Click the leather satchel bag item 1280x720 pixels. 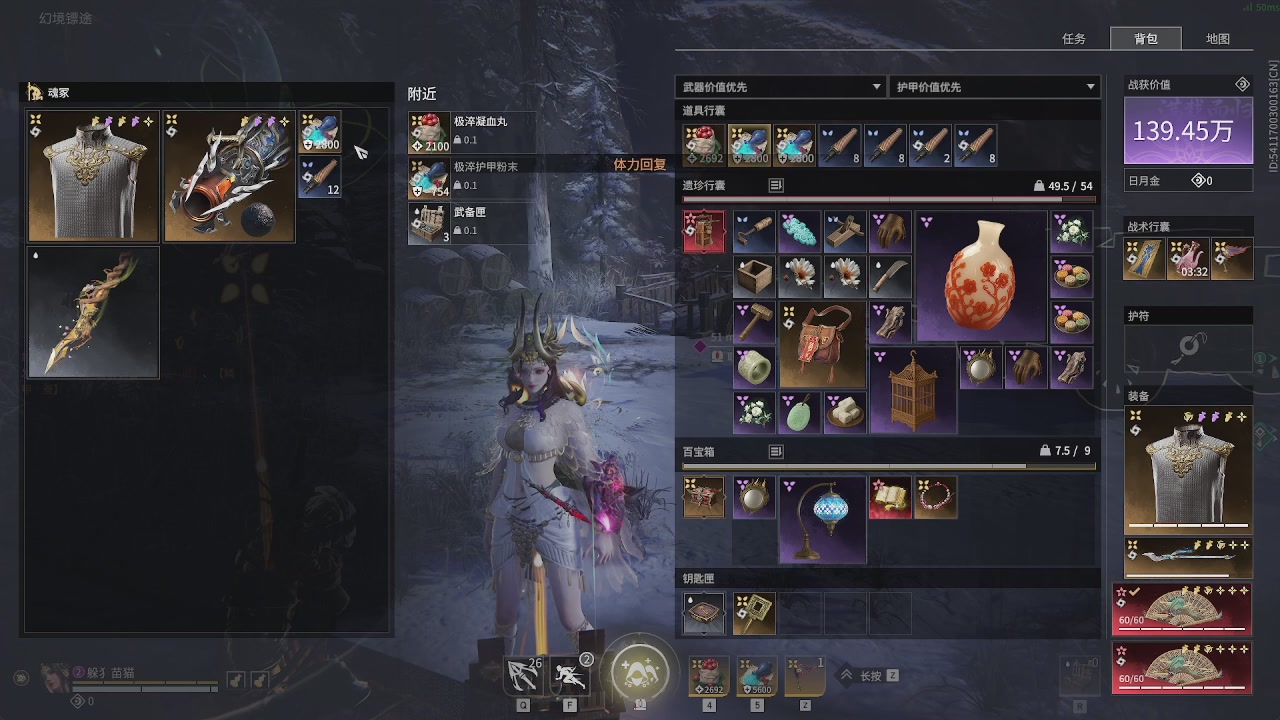pyautogui.click(x=822, y=345)
